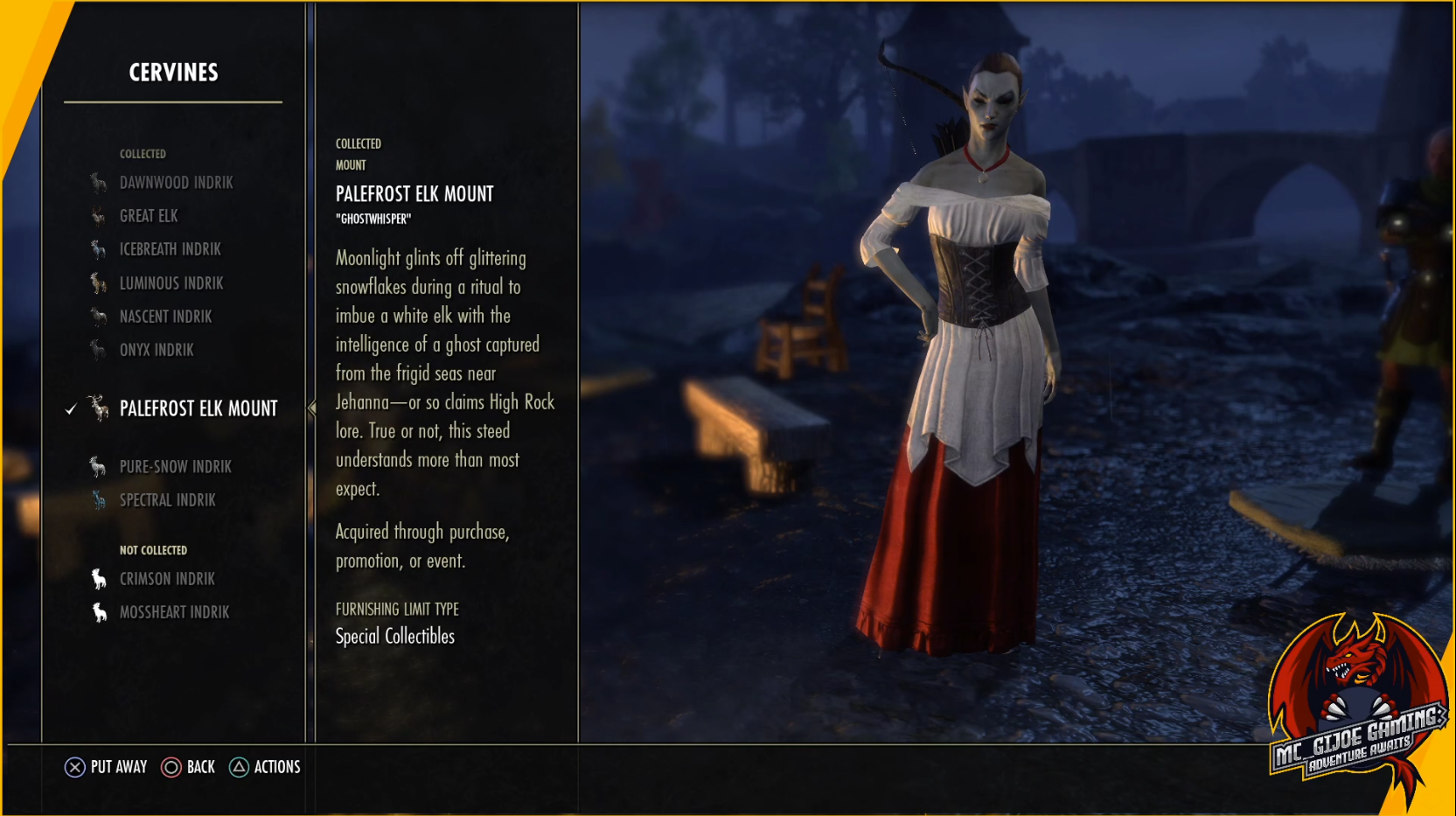Click the active Palefrost Elk Mount entry
The width and height of the screenshot is (1456, 816).
tap(198, 408)
